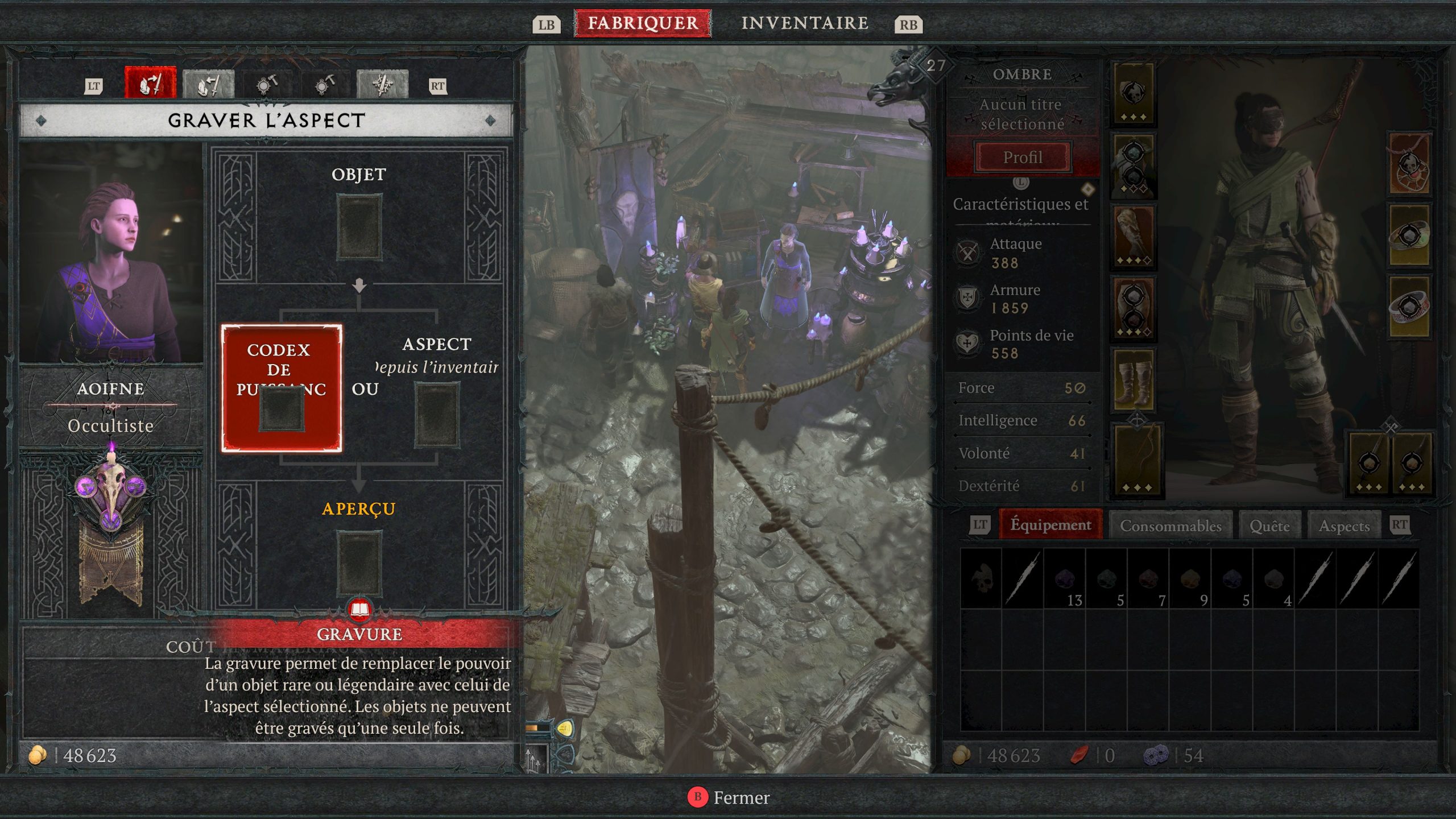This screenshot has width=1456, height=819.
Task: Choose the equipped amulet slot
Action: tap(1409, 165)
